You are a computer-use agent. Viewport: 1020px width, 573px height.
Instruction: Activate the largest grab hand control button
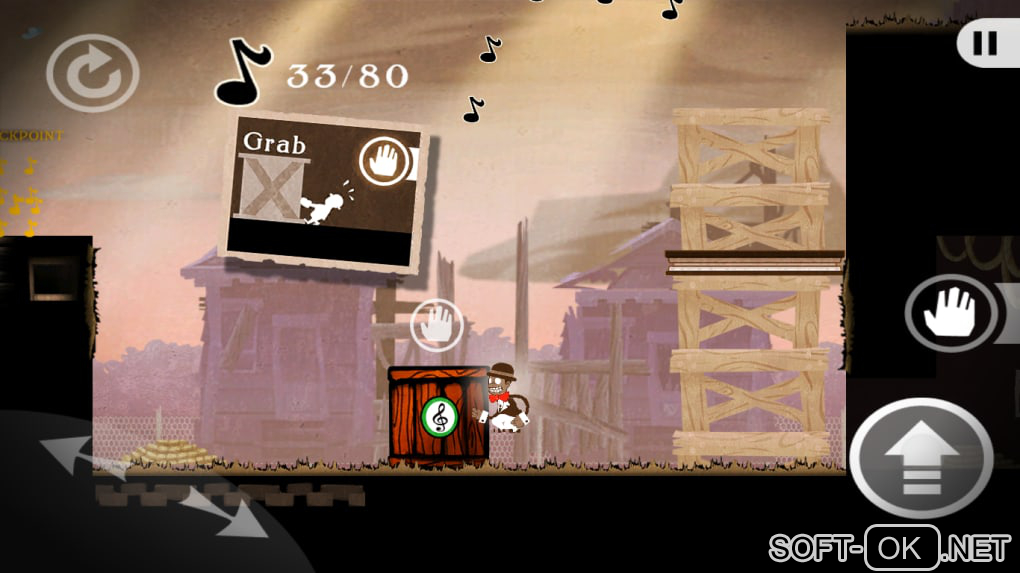tap(950, 312)
